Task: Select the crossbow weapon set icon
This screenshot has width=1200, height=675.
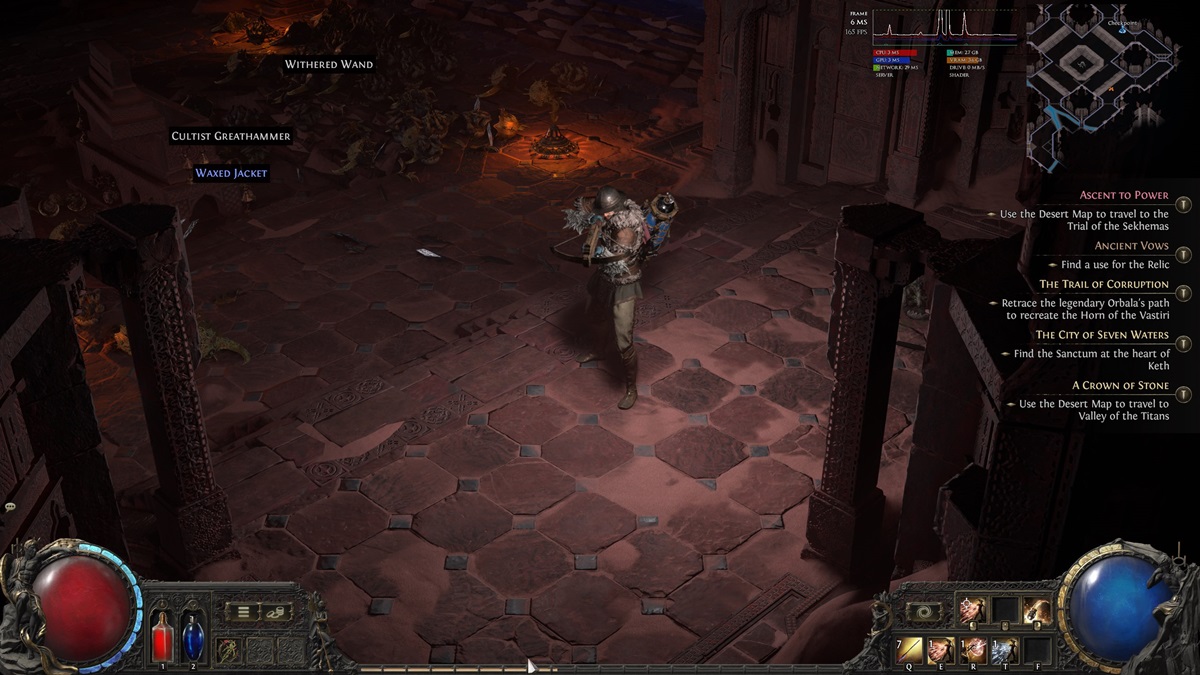Action: click(229, 649)
